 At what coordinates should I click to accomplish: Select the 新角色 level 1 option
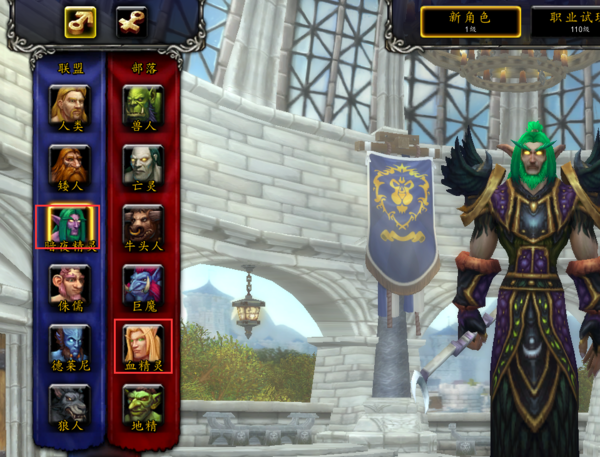tap(470, 21)
